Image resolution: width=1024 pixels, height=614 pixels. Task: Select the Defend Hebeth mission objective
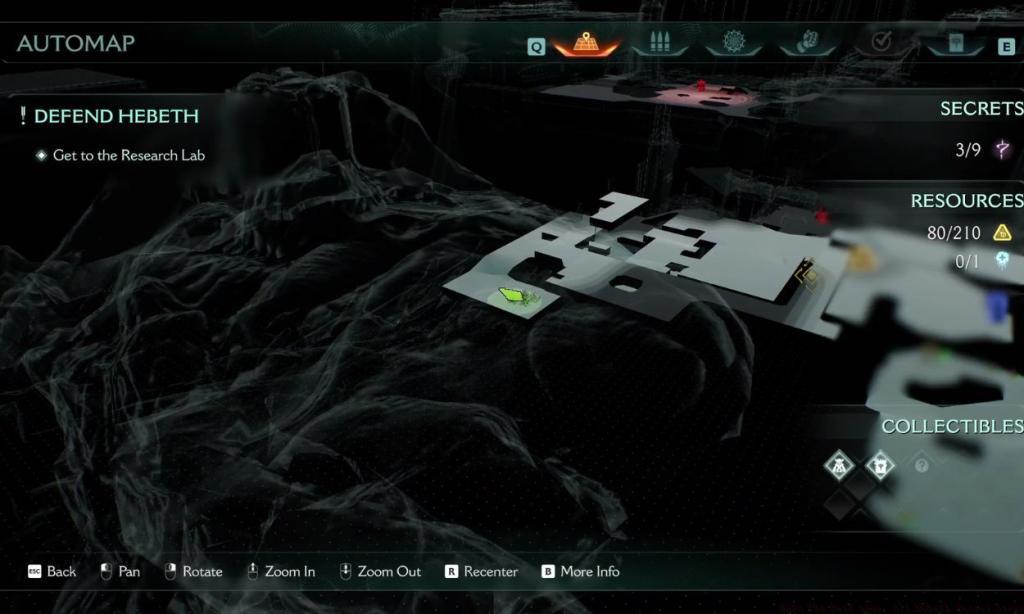[x=115, y=116]
